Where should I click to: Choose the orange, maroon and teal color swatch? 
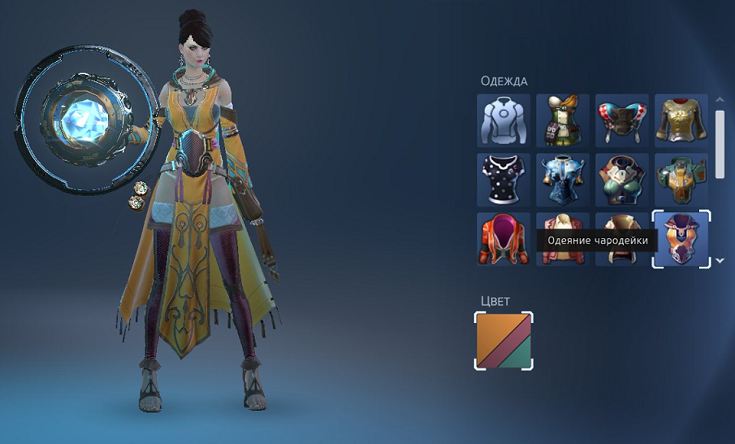tap(504, 341)
